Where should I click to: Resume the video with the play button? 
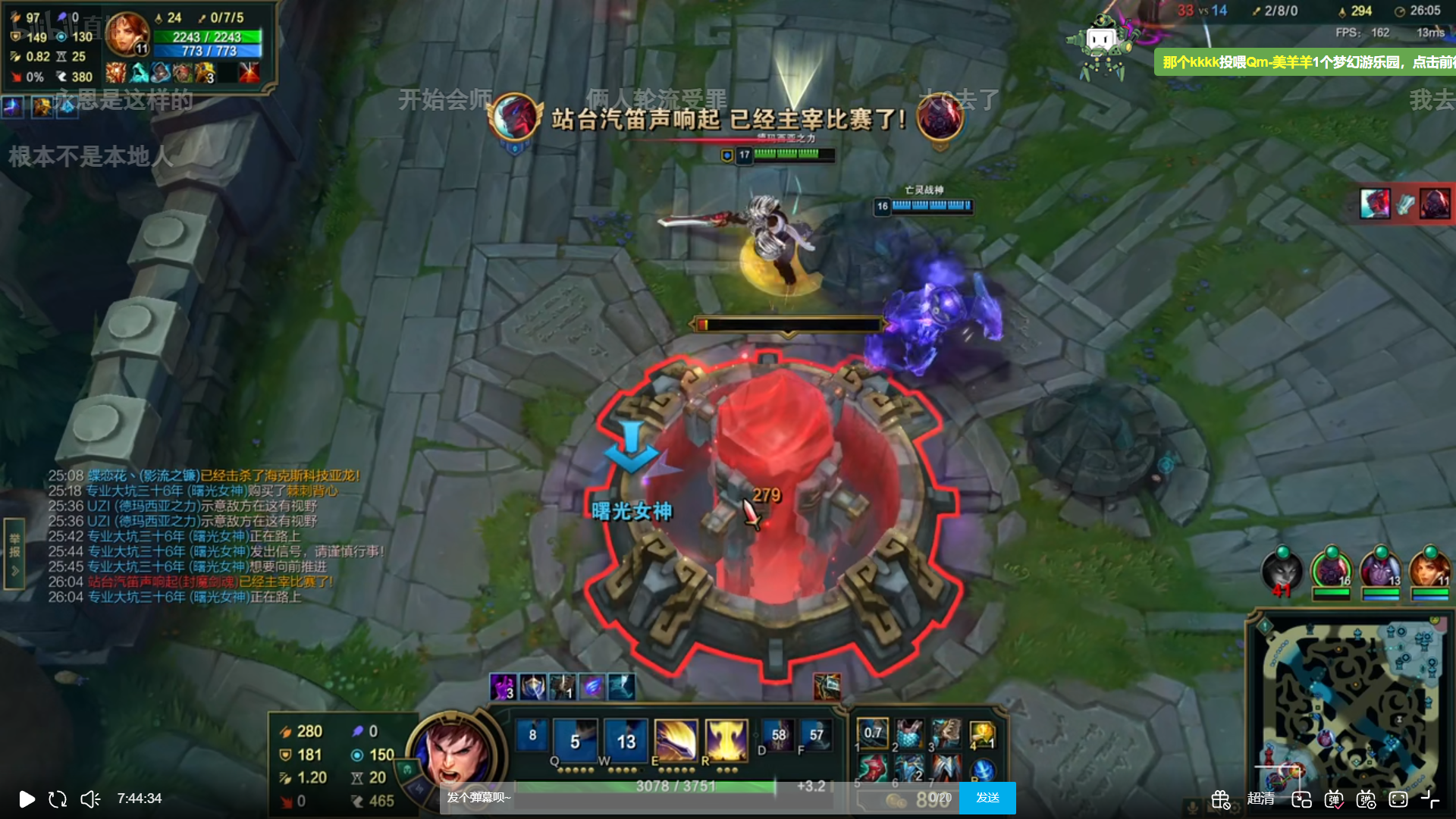click(x=27, y=799)
